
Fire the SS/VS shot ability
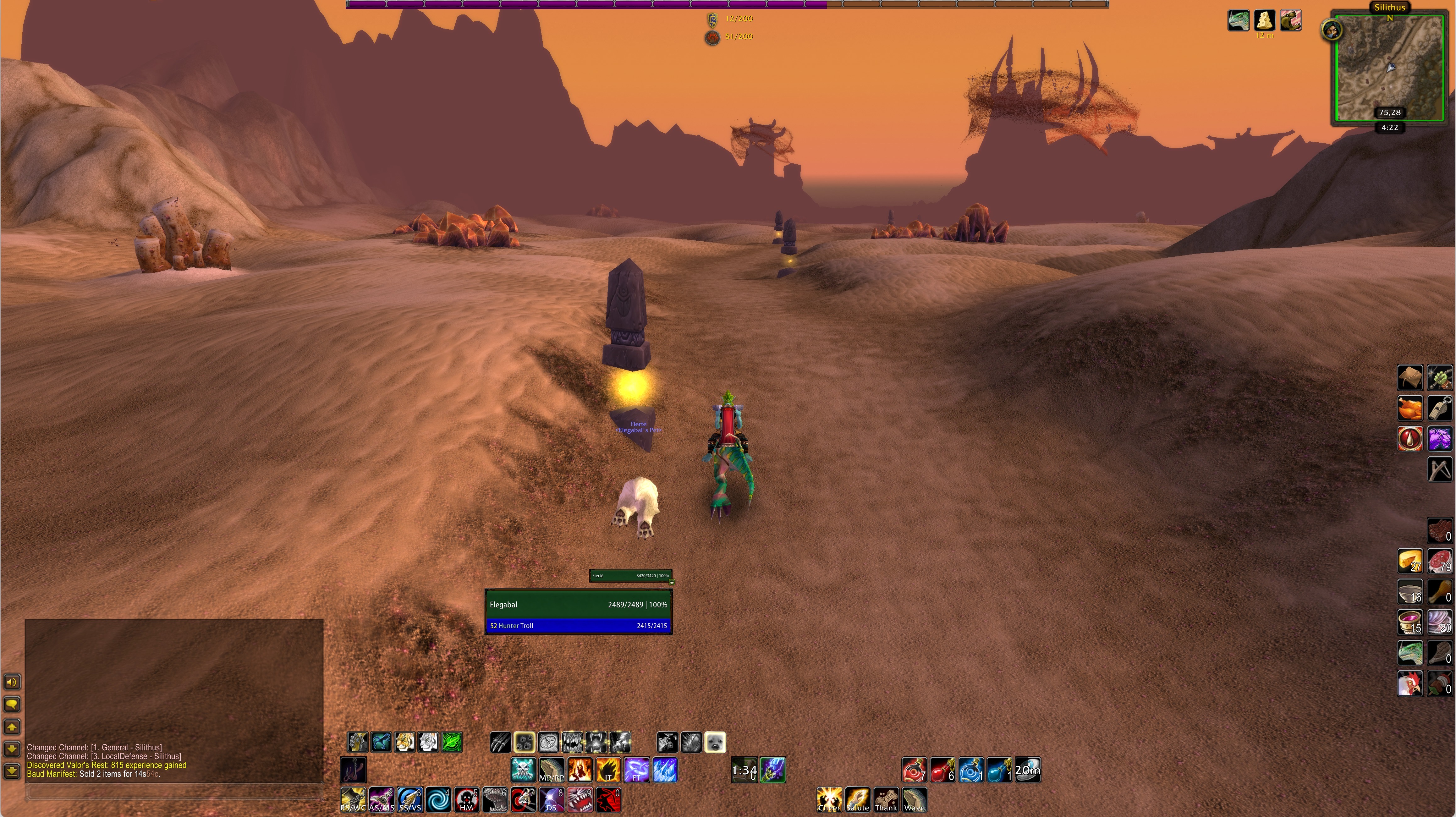(x=410, y=800)
